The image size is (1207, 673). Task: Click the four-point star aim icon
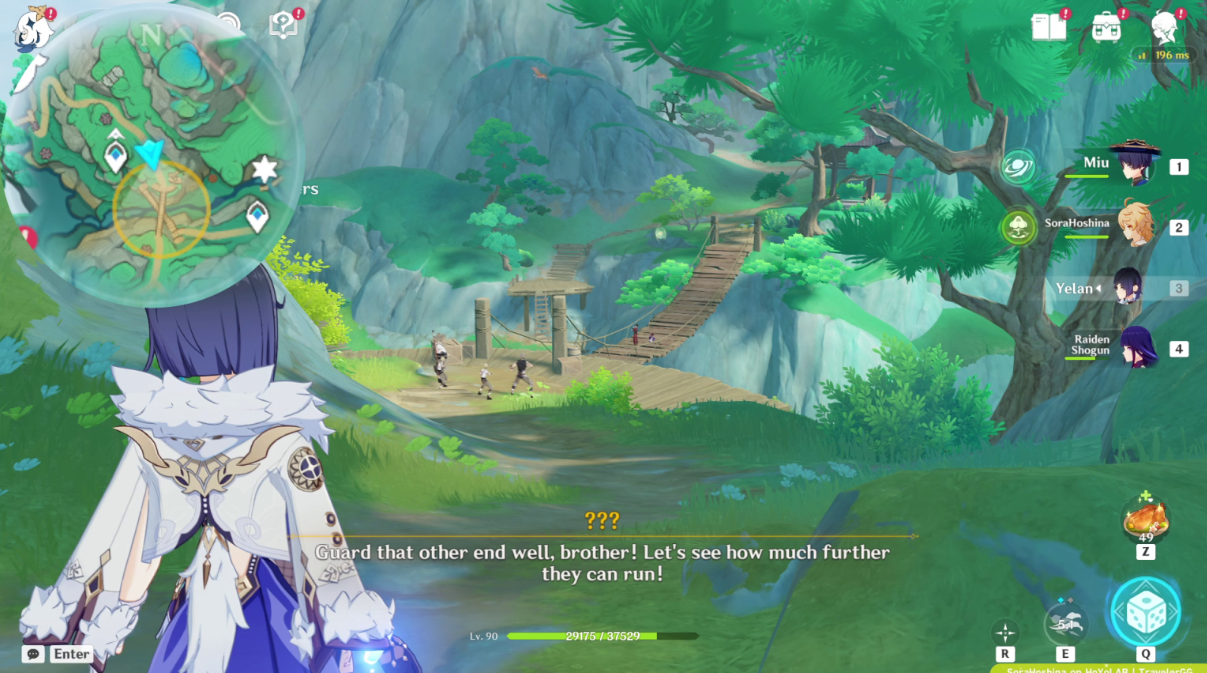1005,632
